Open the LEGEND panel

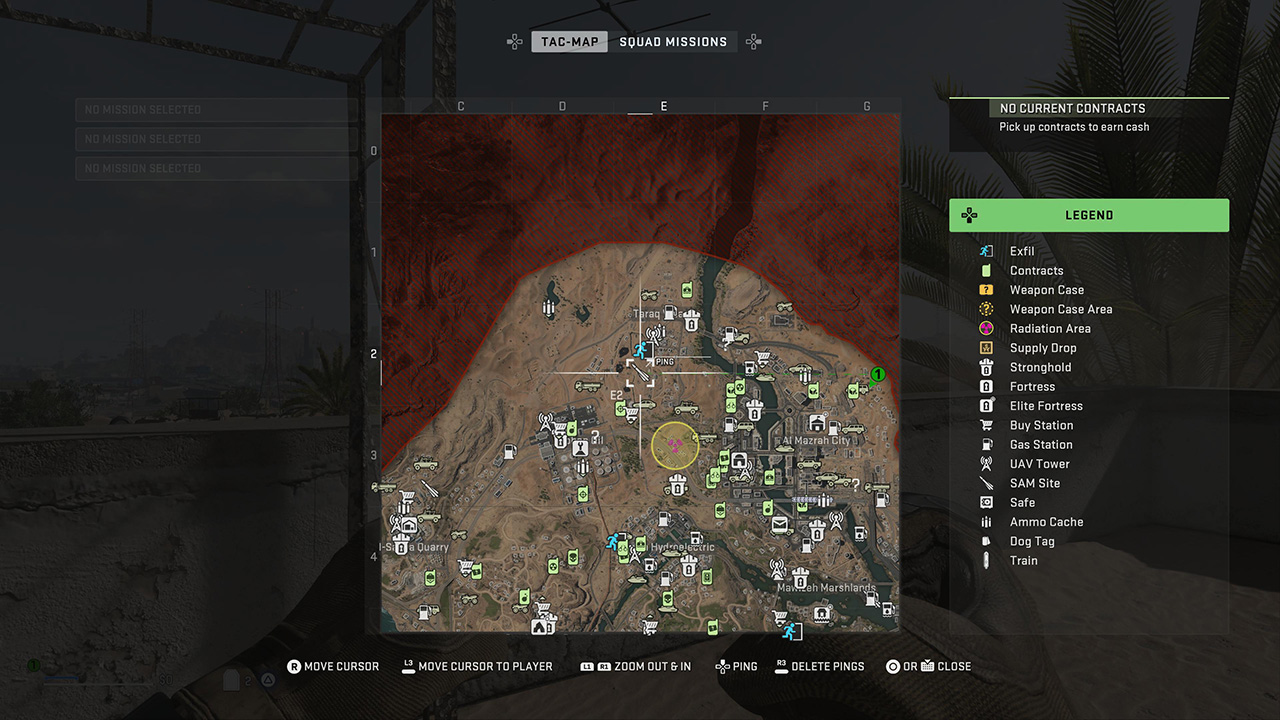pyautogui.click(x=1089, y=215)
